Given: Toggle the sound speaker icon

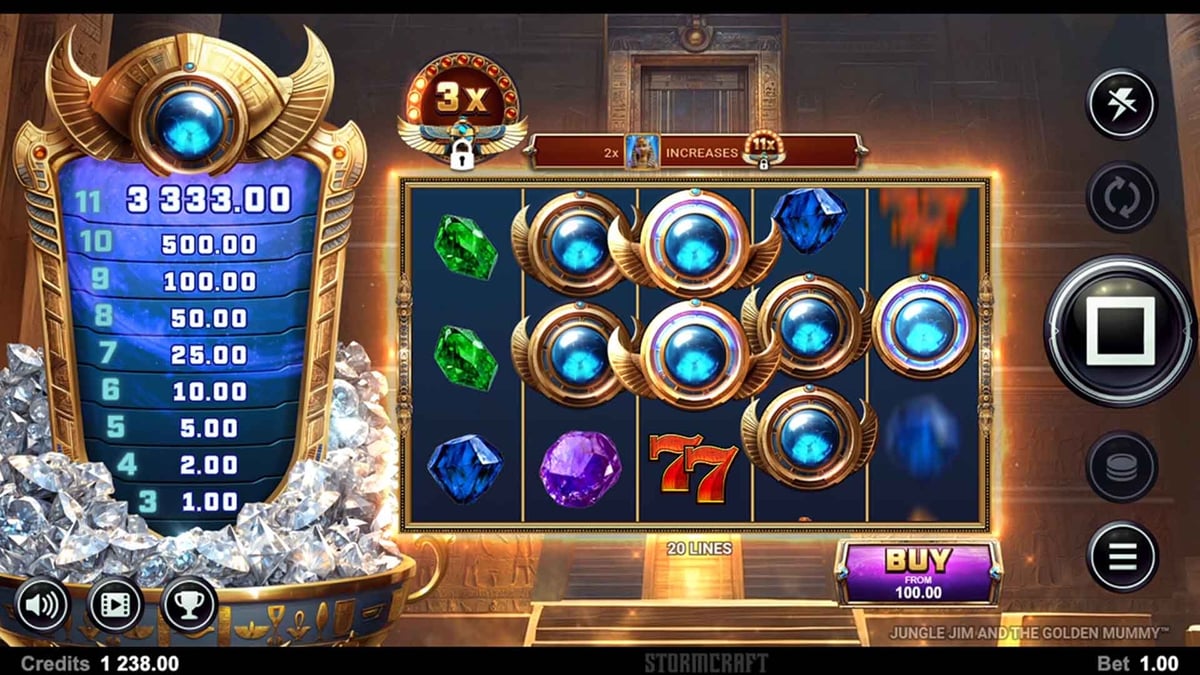Looking at the screenshot, I should point(42,605).
